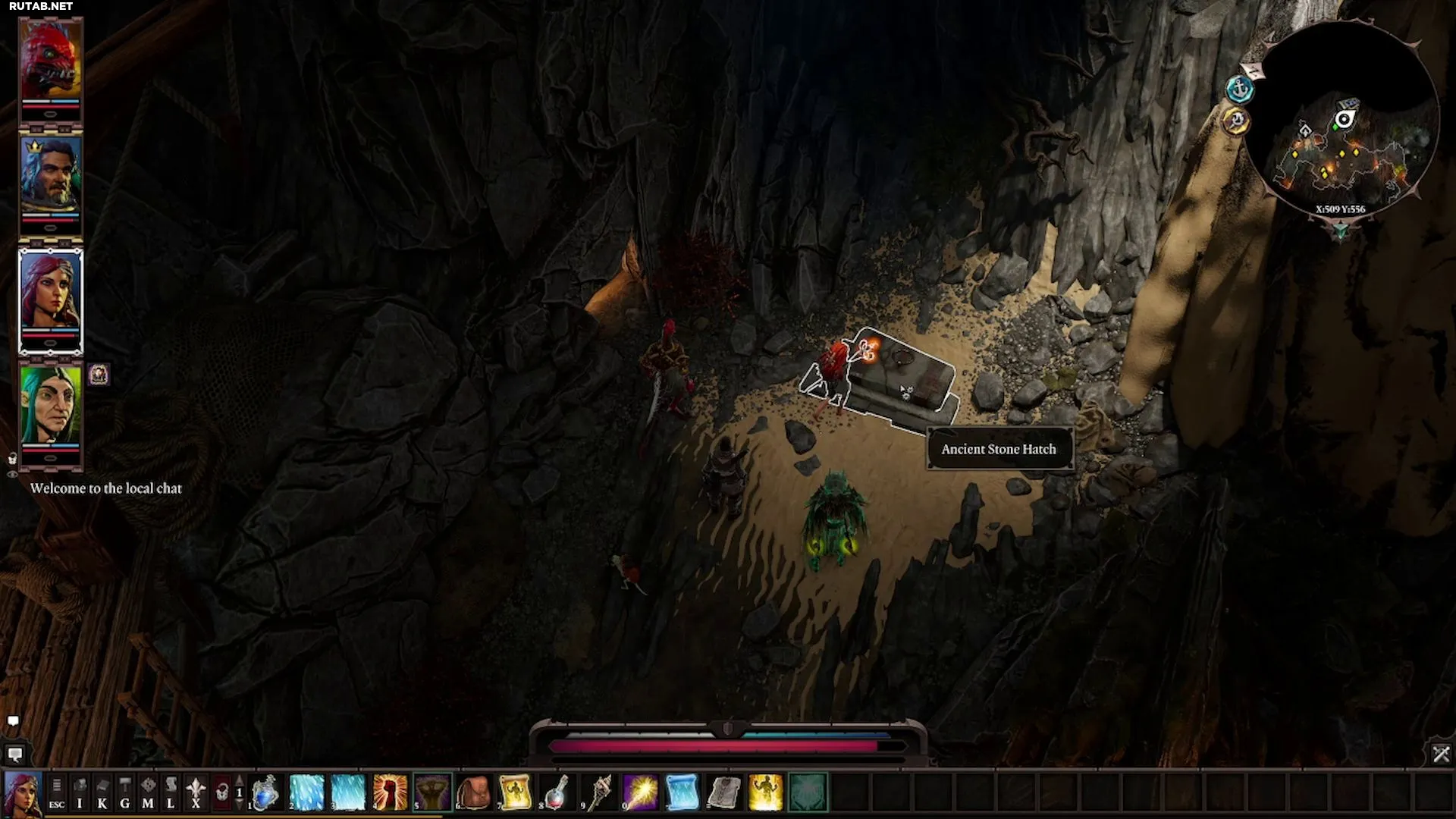This screenshot has width=1456, height=819.
Task: Open the inventory with the I button
Action: tap(80, 792)
